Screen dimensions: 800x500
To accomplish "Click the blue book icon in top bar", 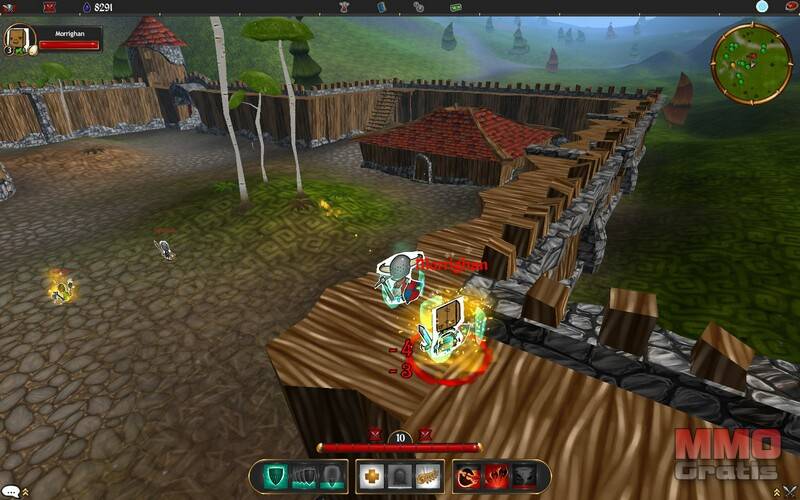I will coord(381,6).
